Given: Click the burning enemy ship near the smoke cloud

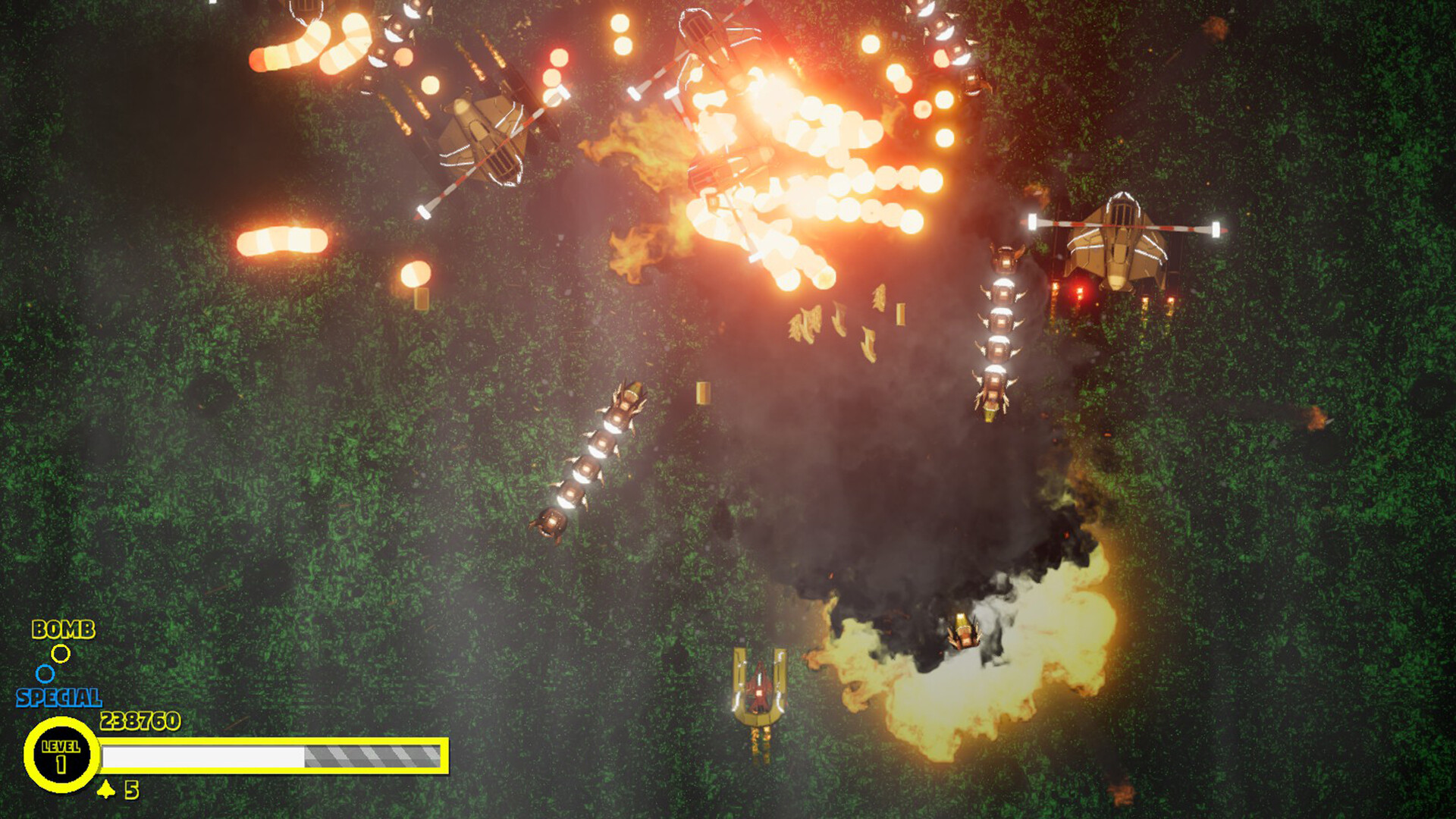Looking at the screenshot, I should pyautogui.click(x=963, y=629).
